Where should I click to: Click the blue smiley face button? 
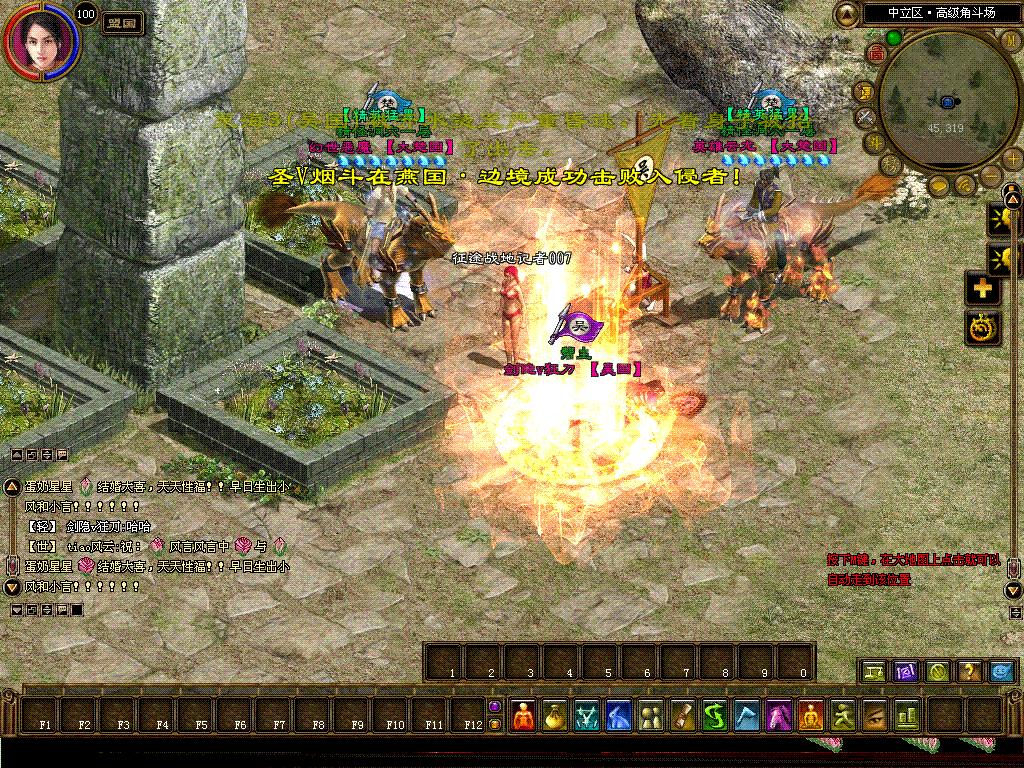click(1002, 672)
